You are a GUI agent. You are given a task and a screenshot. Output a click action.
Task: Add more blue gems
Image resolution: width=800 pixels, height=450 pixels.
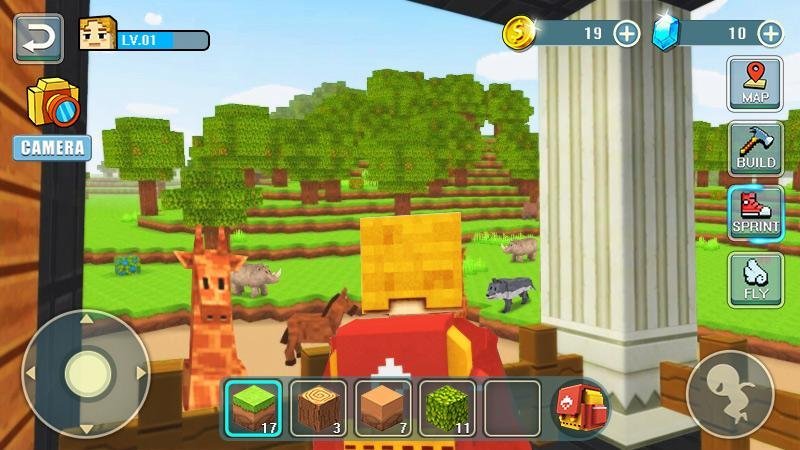[770, 33]
